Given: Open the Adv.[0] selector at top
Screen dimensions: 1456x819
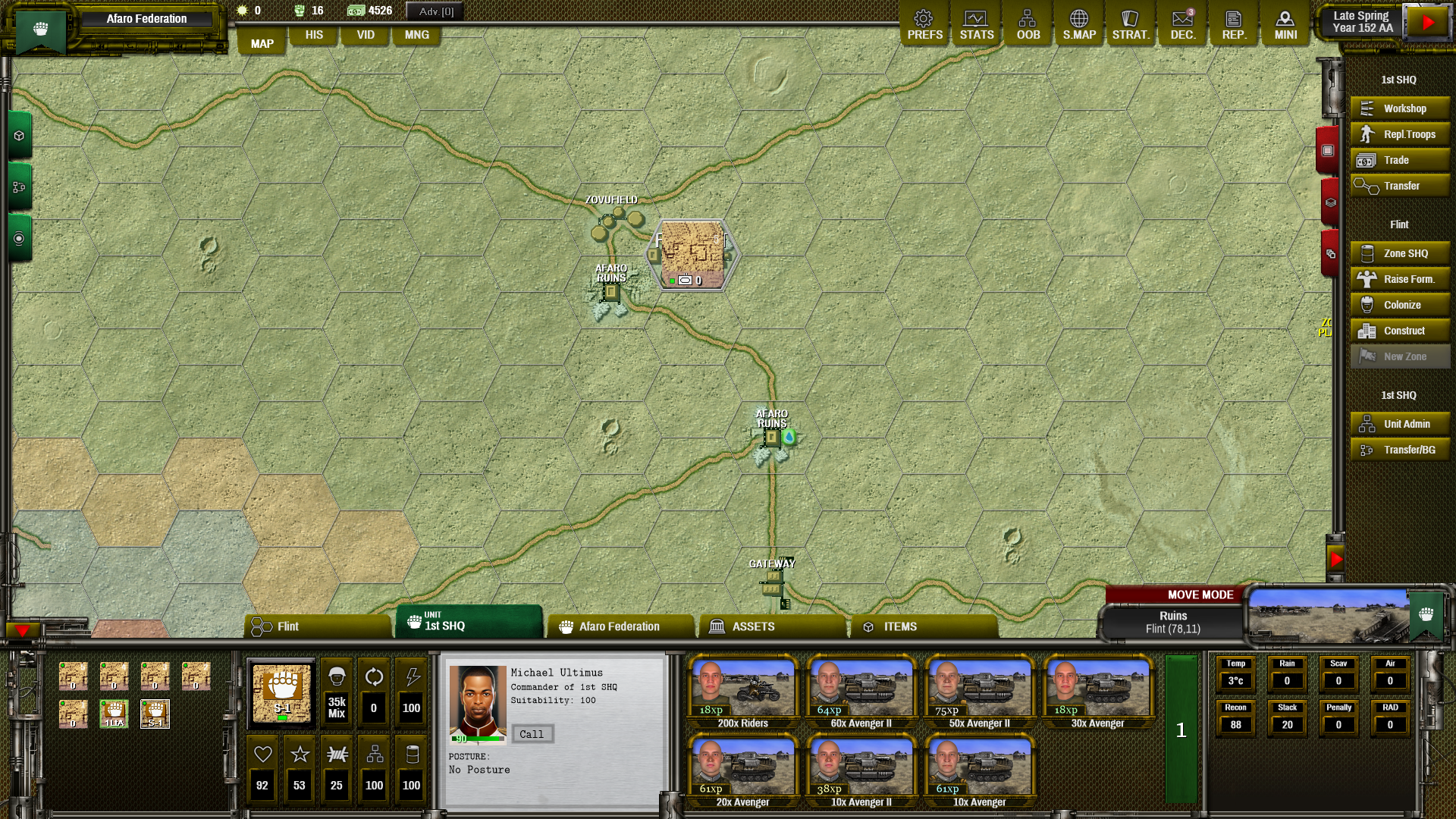Looking at the screenshot, I should 433,11.
